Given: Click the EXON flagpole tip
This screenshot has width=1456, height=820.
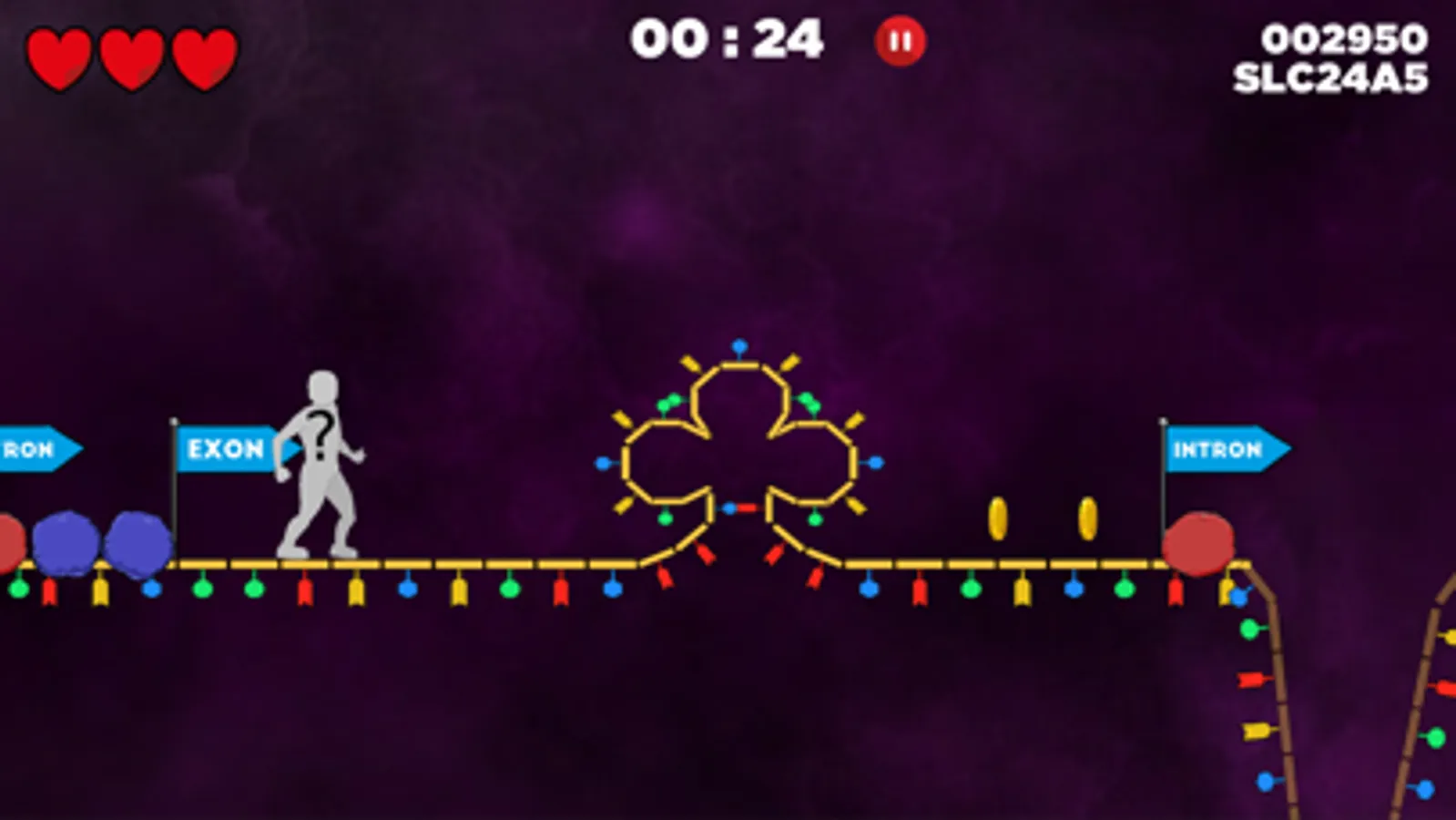Looking at the screenshot, I should pos(174,422).
